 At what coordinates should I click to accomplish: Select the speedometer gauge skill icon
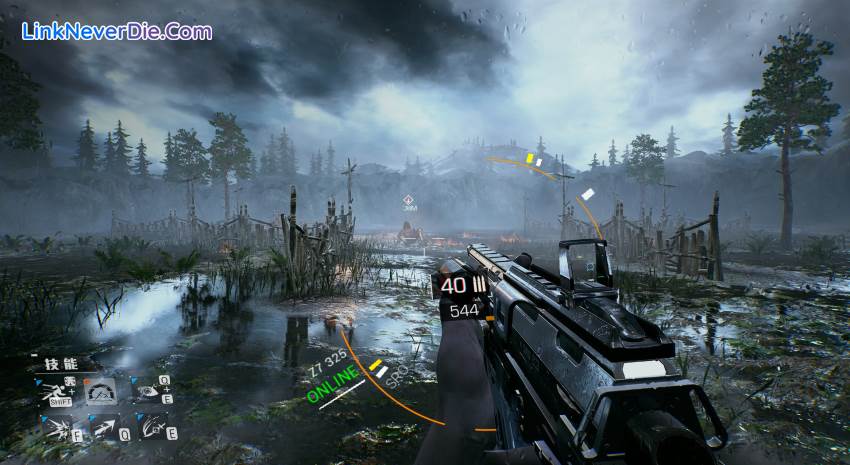point(101,393)
